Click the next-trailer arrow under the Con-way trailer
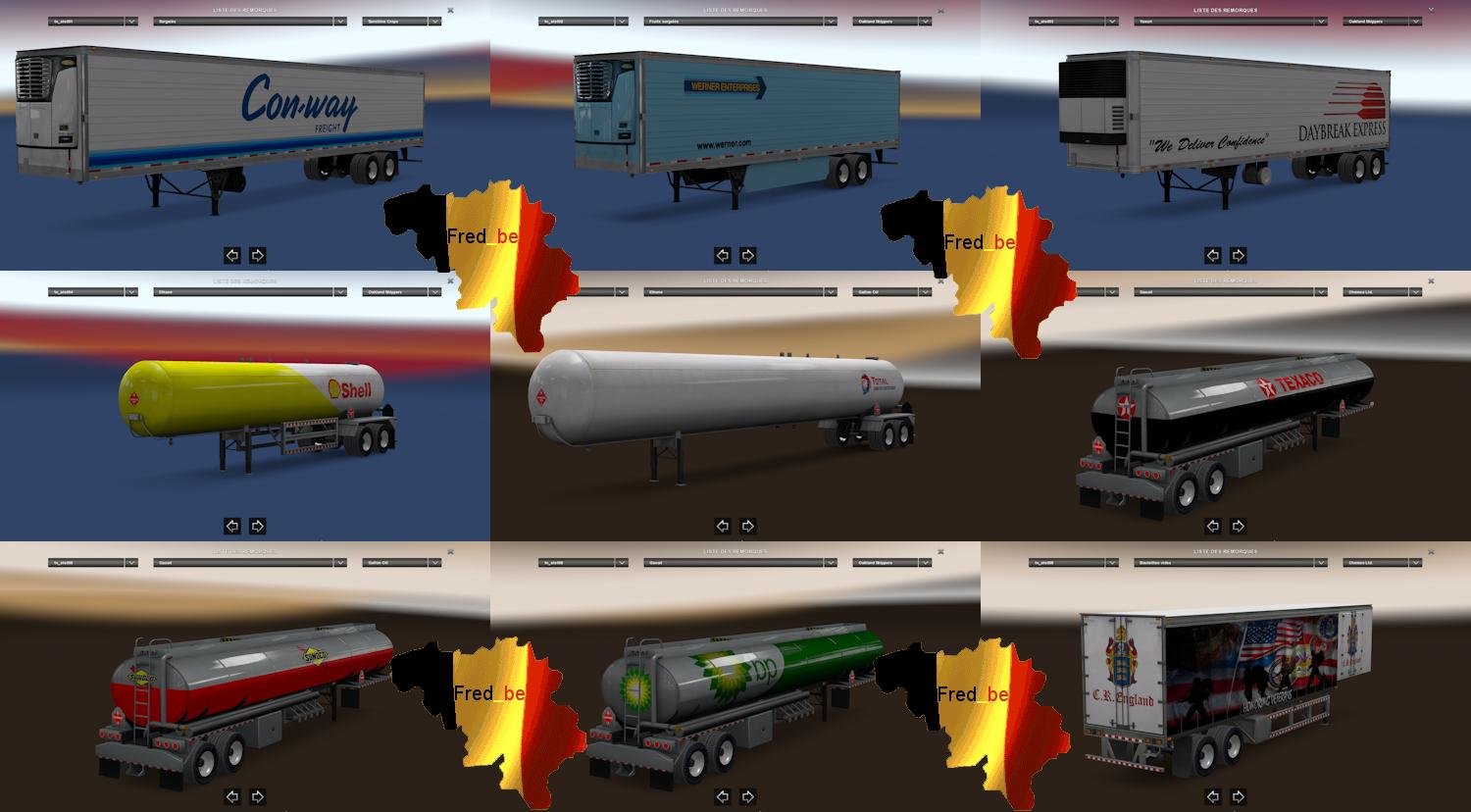This screenshot has width=1471, height=812. pos(257,255)
